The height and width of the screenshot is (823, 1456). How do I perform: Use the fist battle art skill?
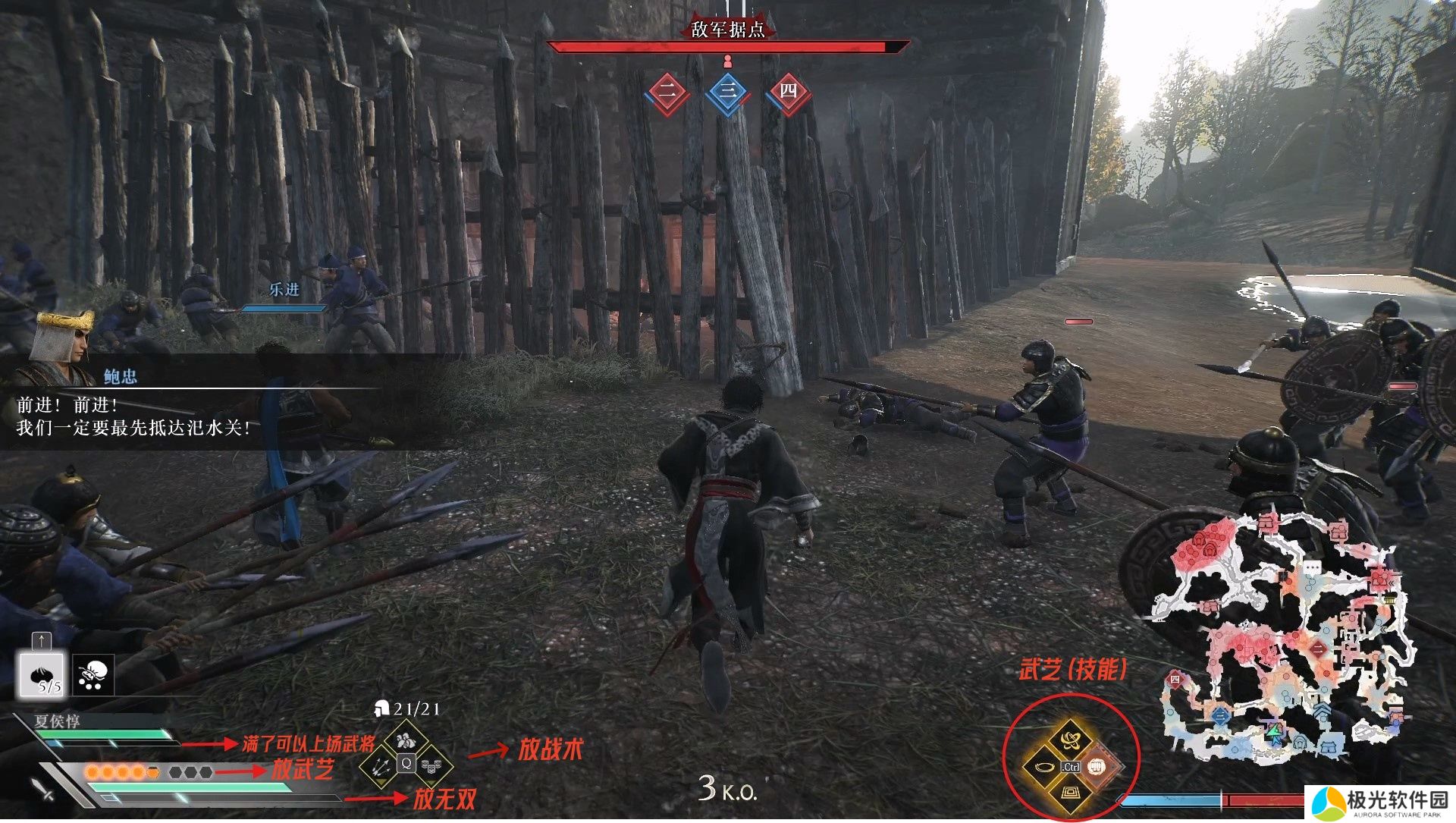(x=1097, y=767)
